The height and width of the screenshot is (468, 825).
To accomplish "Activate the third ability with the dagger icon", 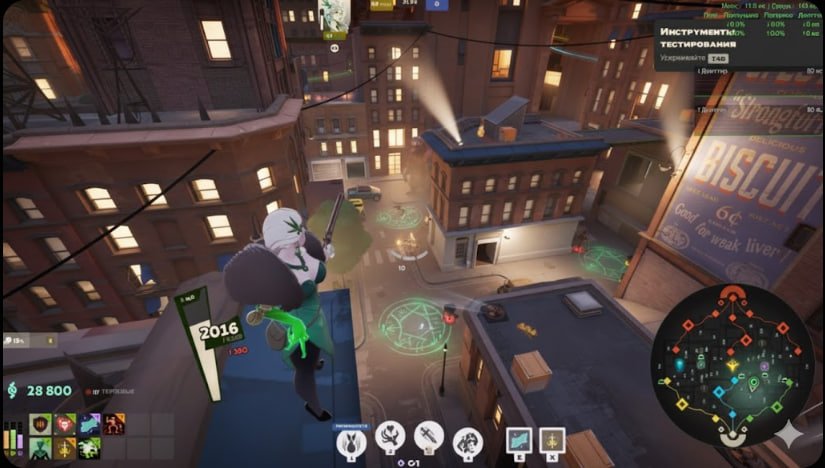I will (x=428, y=436).
